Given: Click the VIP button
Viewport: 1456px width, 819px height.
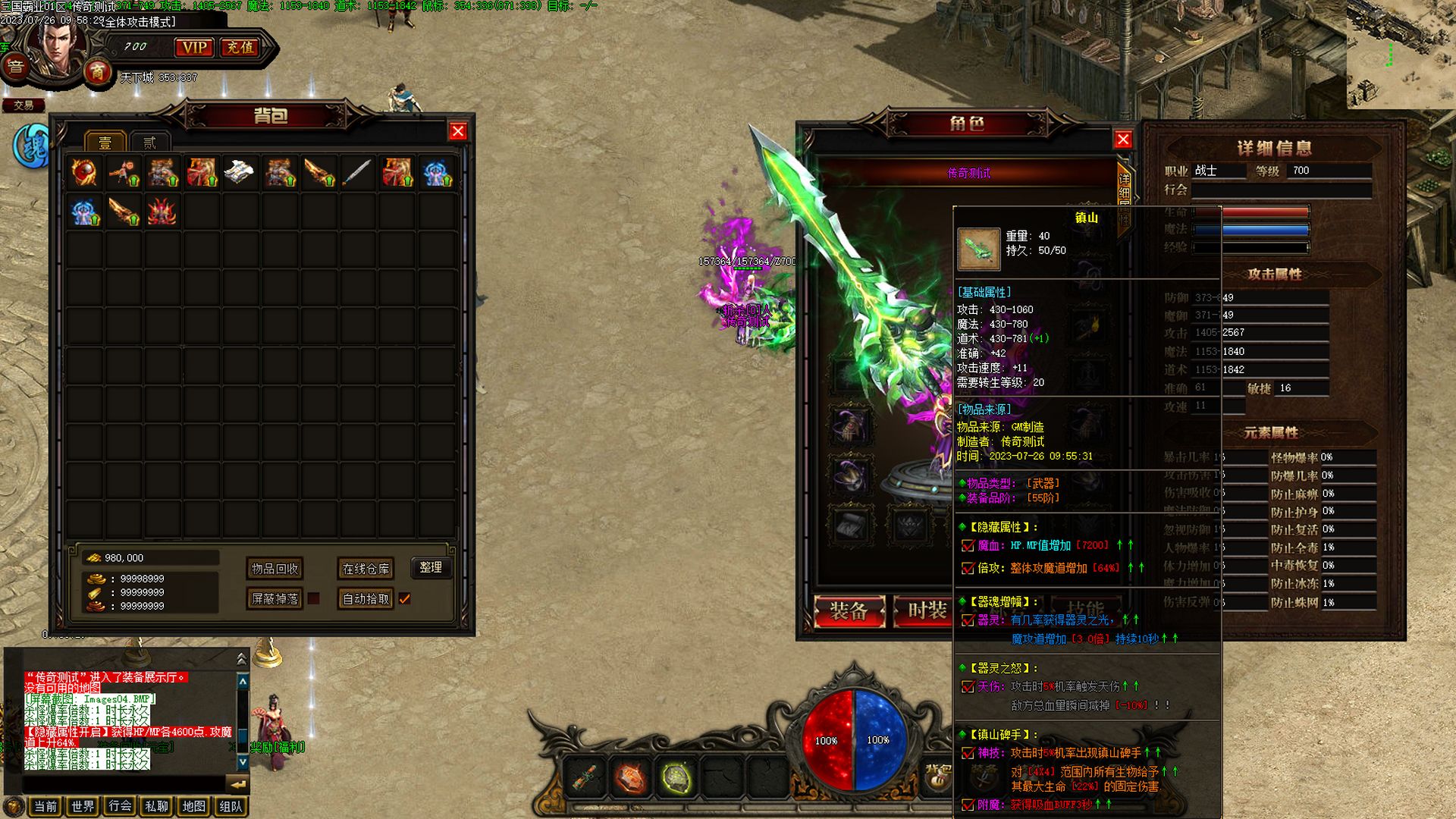Looking at the screenshot, I should point(194,48).
